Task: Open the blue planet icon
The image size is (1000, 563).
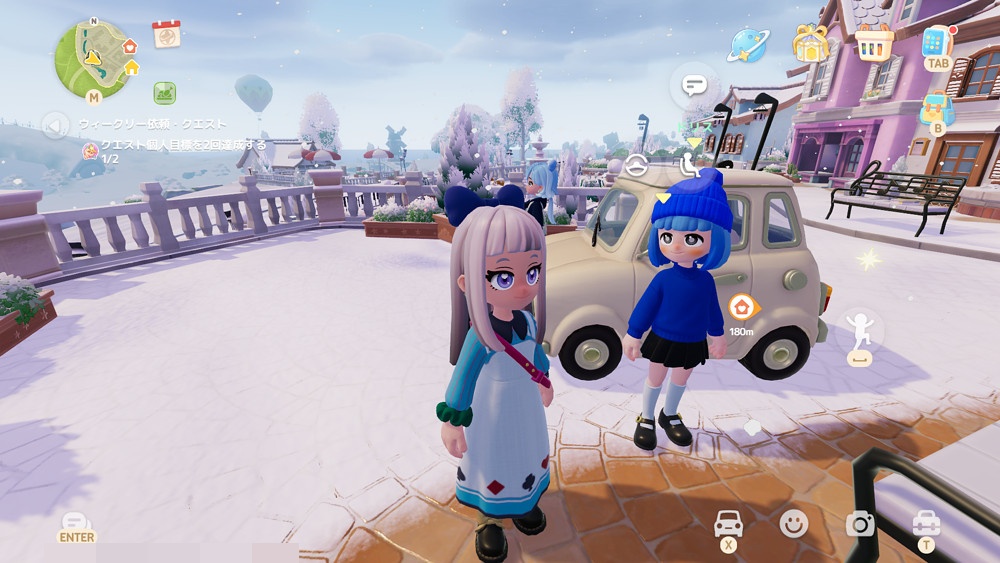Action: (746, 44)
